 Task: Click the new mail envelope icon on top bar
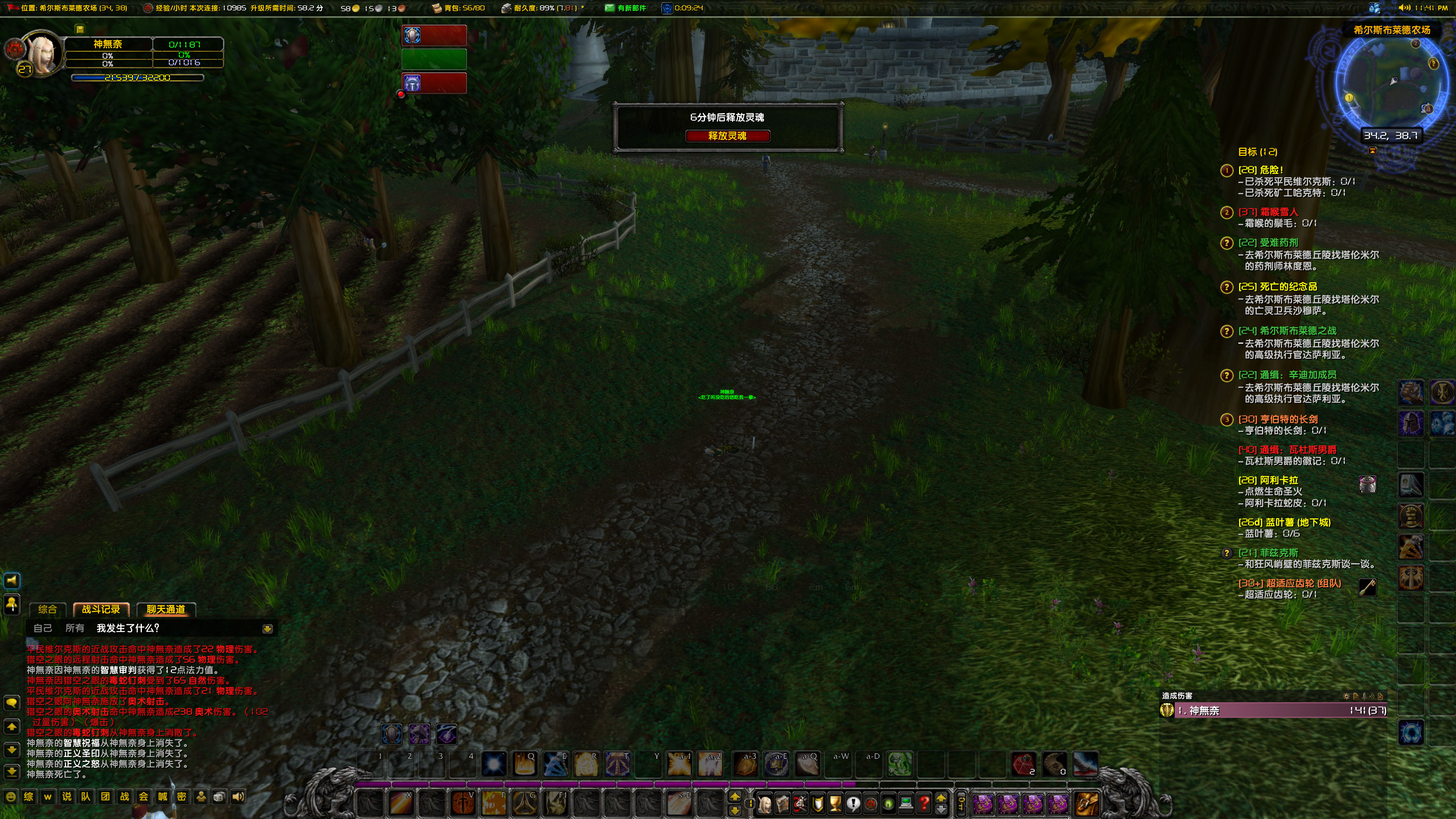(x=609, y=8)
